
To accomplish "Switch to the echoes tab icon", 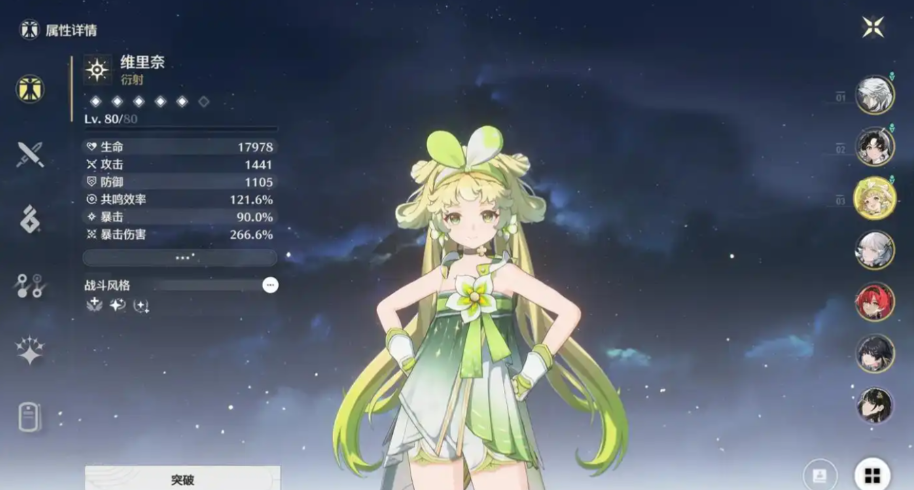I will (x=30, y=219).
